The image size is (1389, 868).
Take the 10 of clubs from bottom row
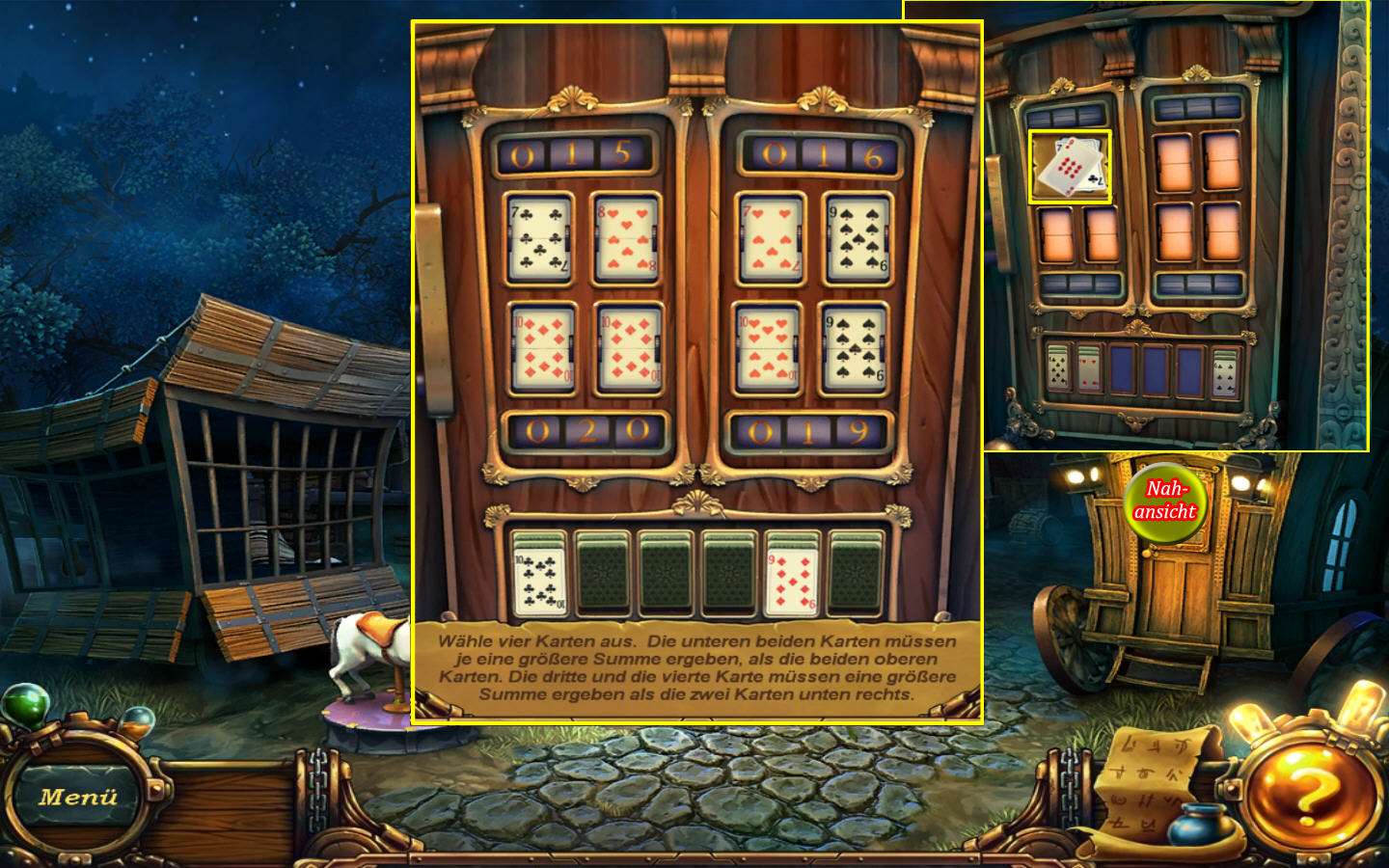[x=540, y=574]
